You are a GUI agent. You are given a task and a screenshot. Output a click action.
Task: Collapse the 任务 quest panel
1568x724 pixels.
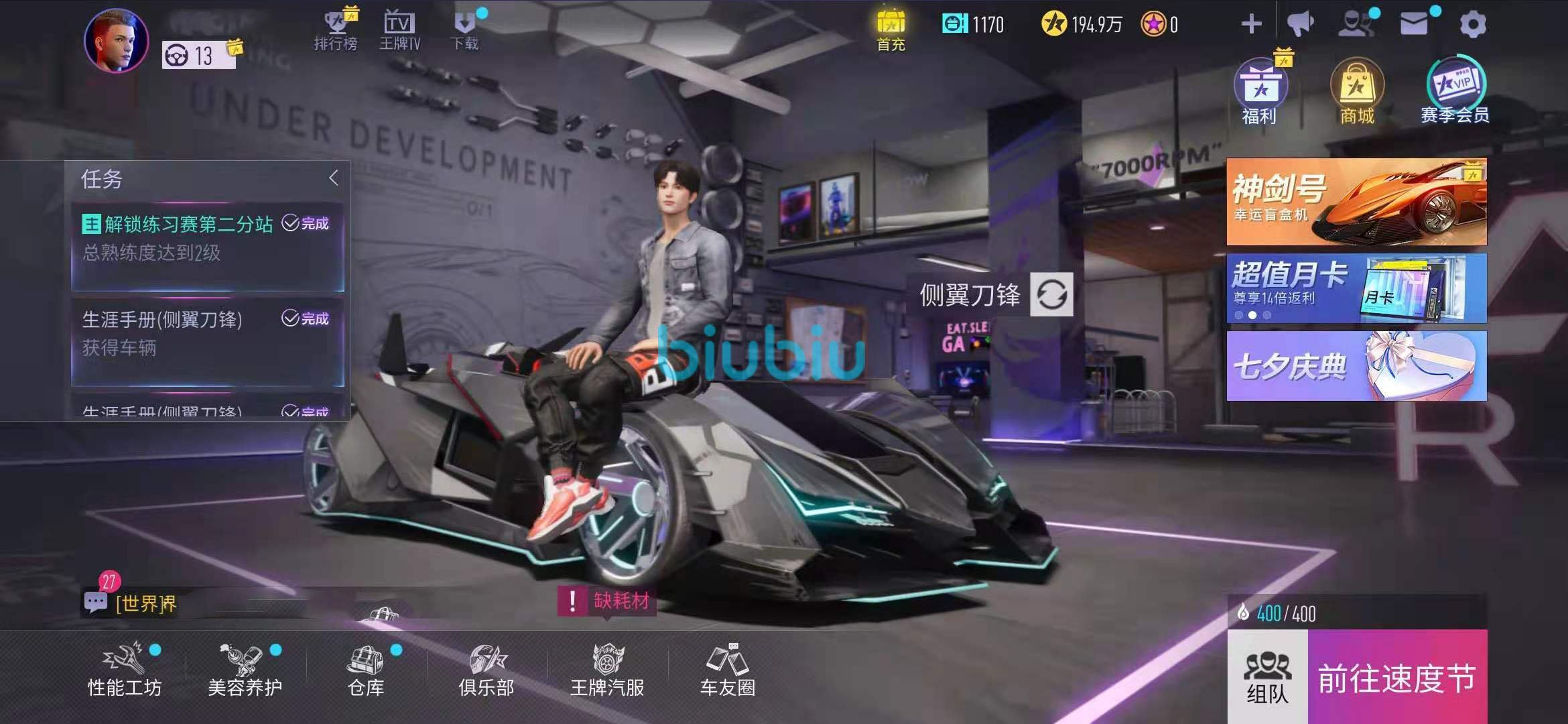point(334,178)
